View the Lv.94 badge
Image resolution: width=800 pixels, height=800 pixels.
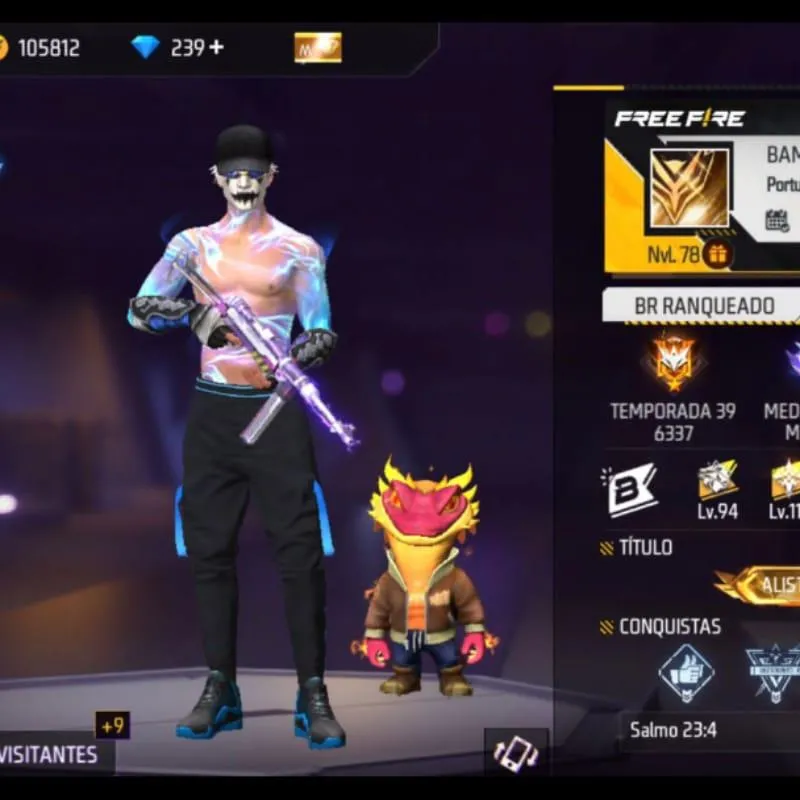(717, 482)
